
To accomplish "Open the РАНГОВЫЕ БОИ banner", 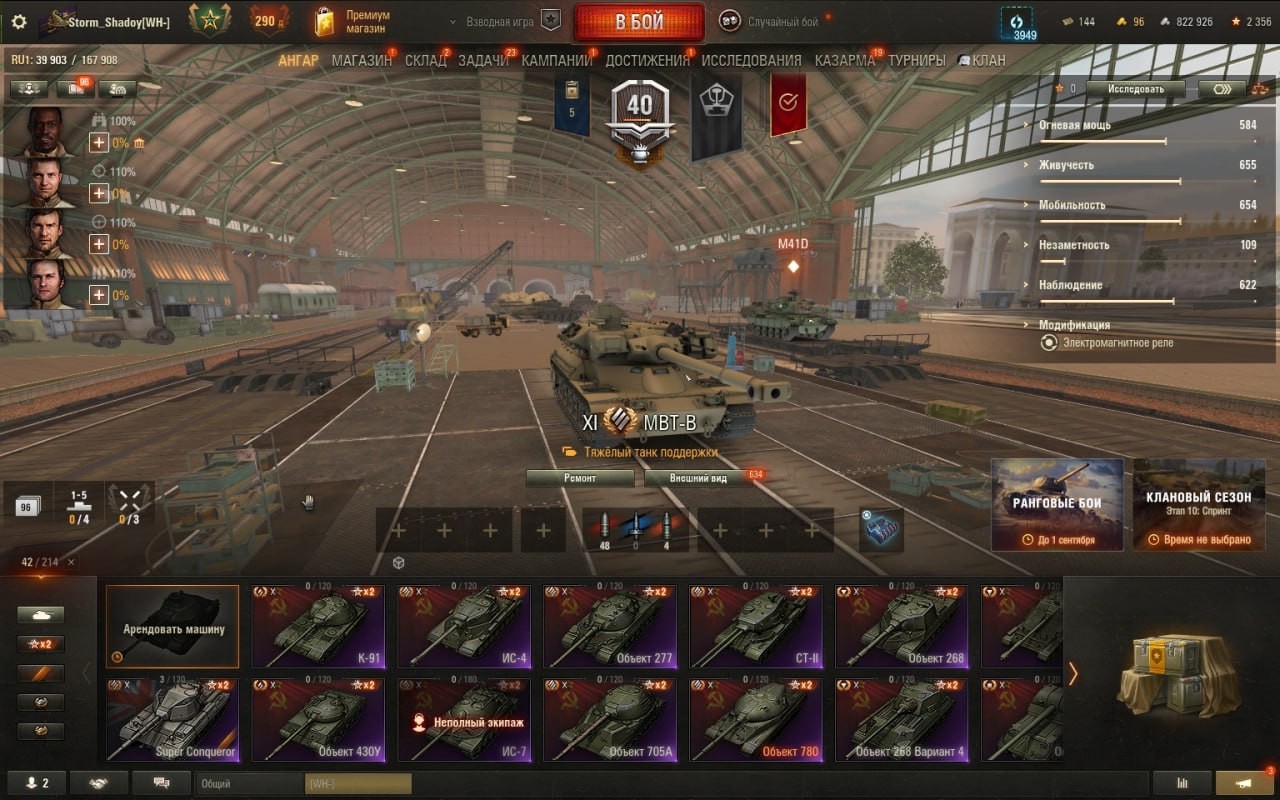I will point(1057,504).
